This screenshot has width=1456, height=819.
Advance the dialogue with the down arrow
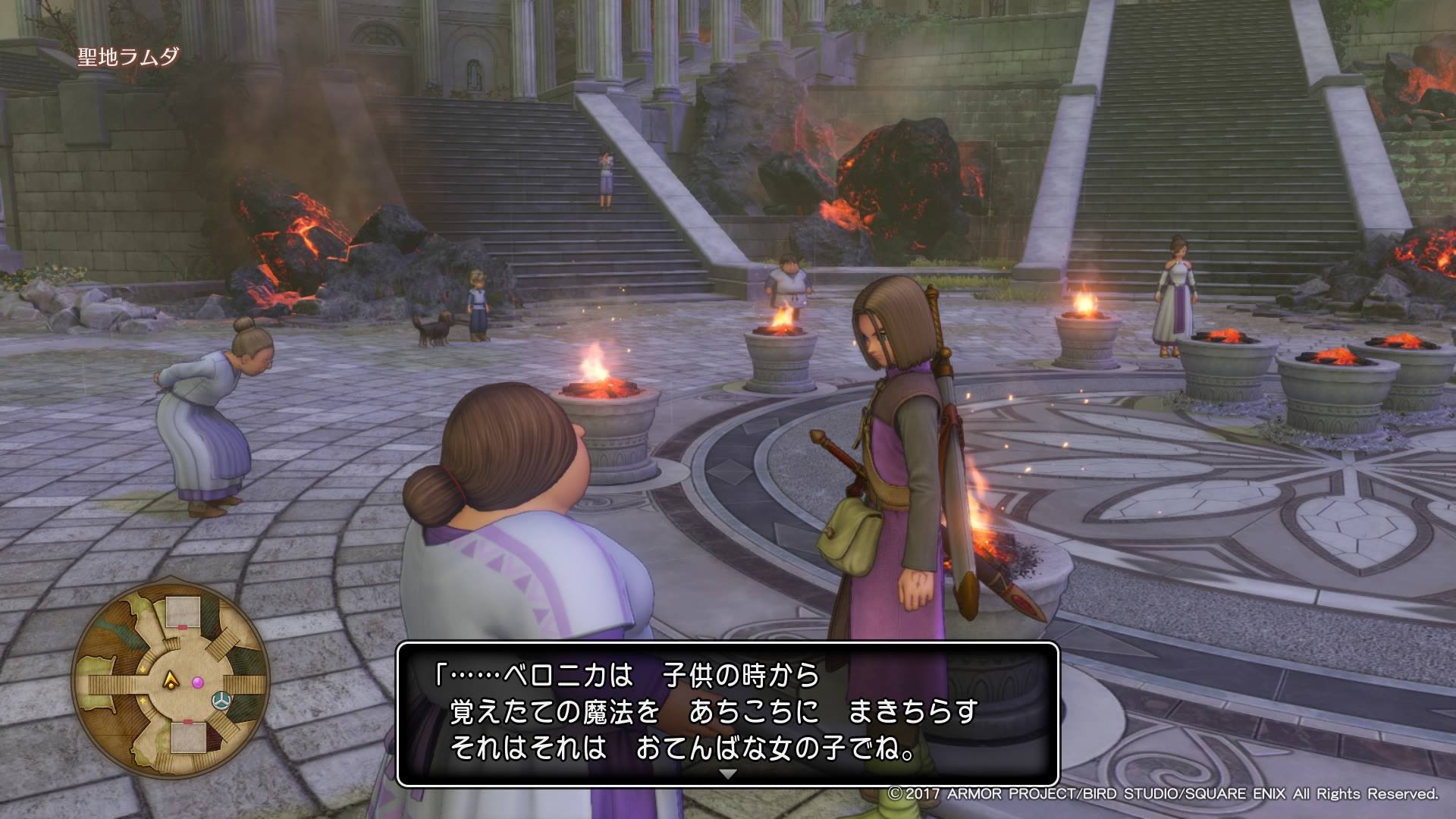pyautogui.click(x=728, y=774)
